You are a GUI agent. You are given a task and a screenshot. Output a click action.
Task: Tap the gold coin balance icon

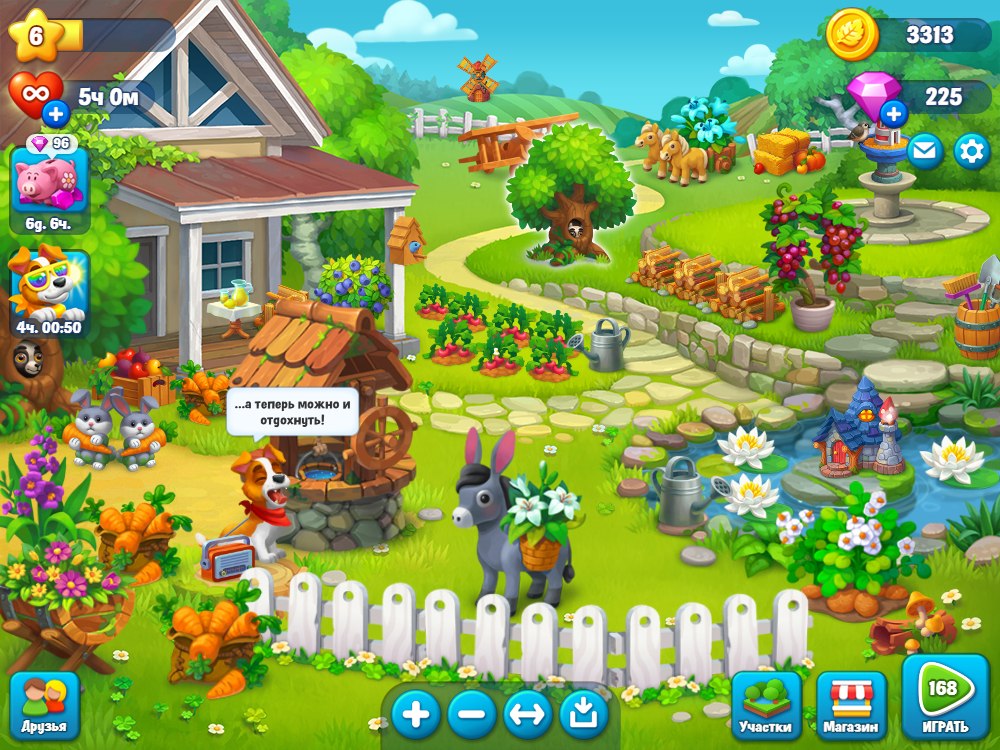click(852, 36)
